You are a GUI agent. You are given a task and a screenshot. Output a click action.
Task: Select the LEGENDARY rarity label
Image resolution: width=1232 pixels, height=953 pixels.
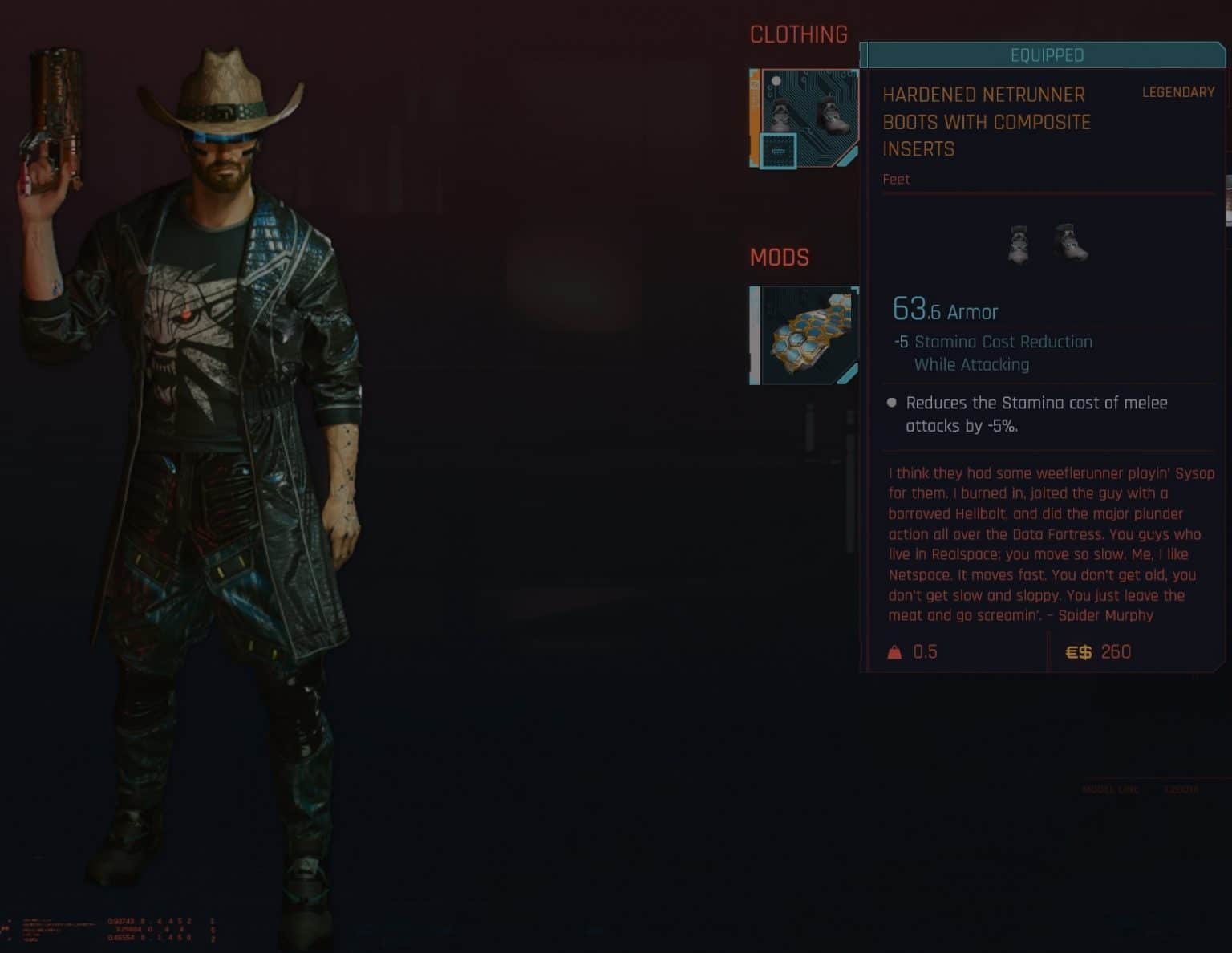pos(1177,93)
